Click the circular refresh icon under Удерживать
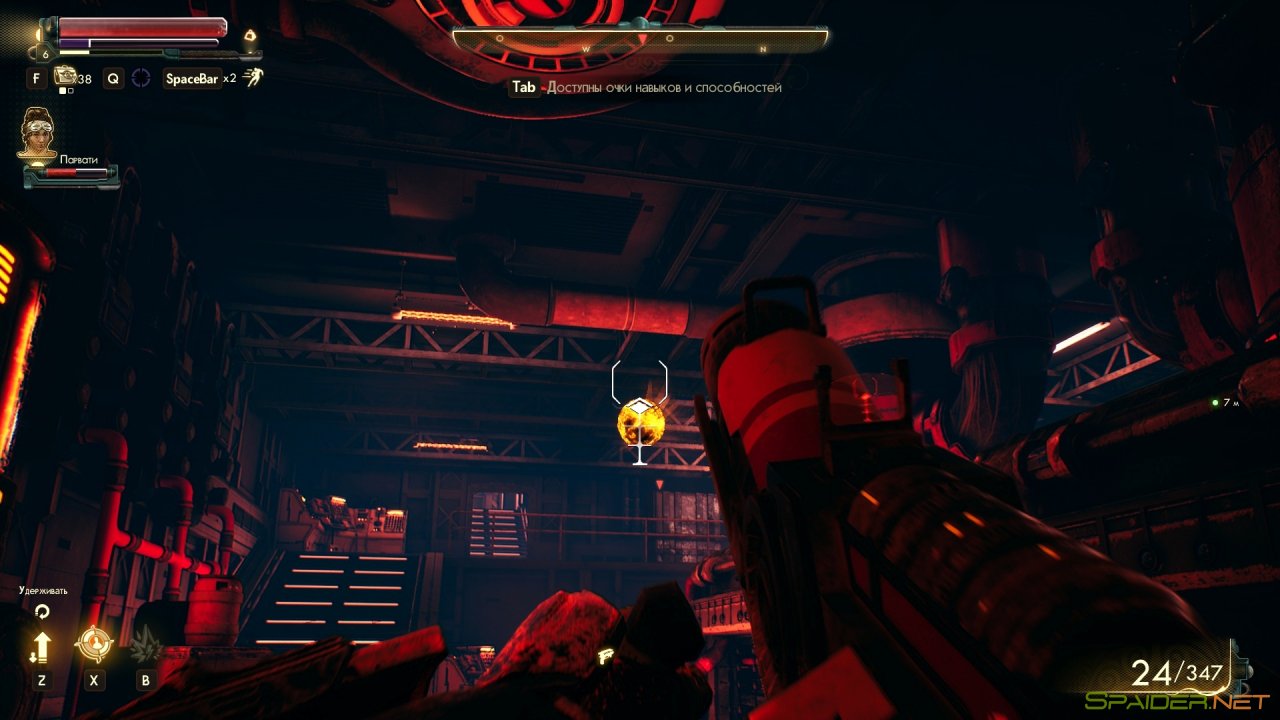This screenshot has width=1280, height=720. click(x=42, y=611)
